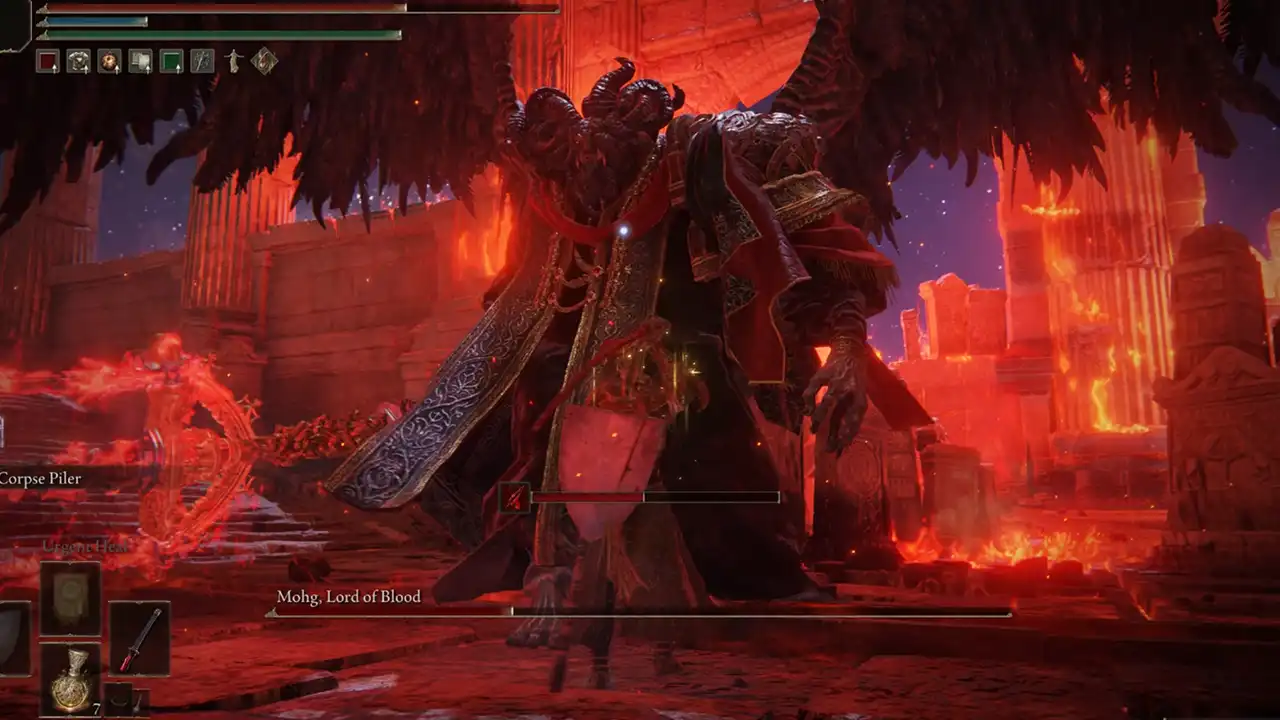The height and width of the screenshot is (720, 1280).
Task: Click the left-hand shield equipment slot
Action: (x=8, y=640)
